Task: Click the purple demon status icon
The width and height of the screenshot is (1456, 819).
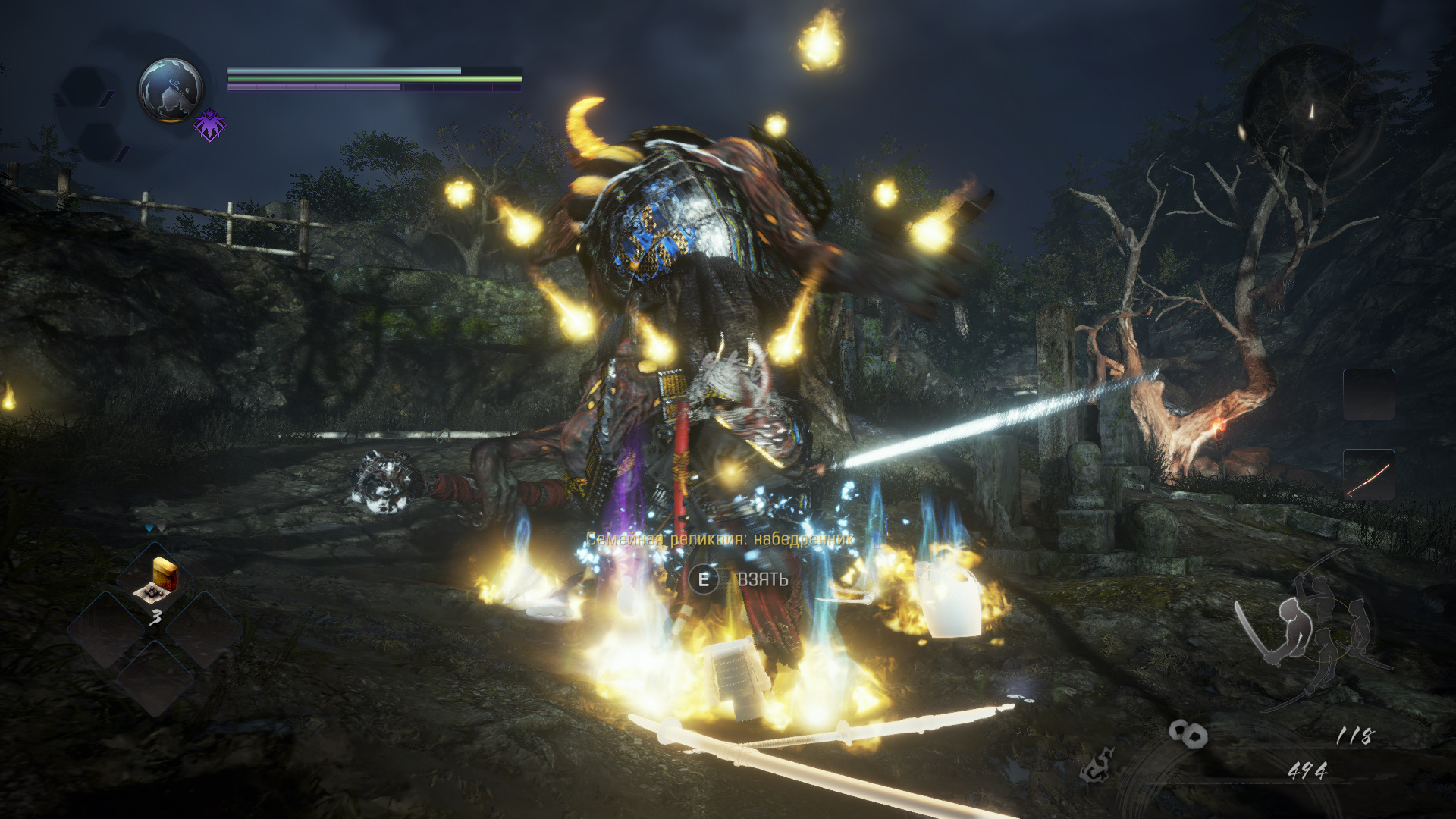Action: [x=209, y=124]
